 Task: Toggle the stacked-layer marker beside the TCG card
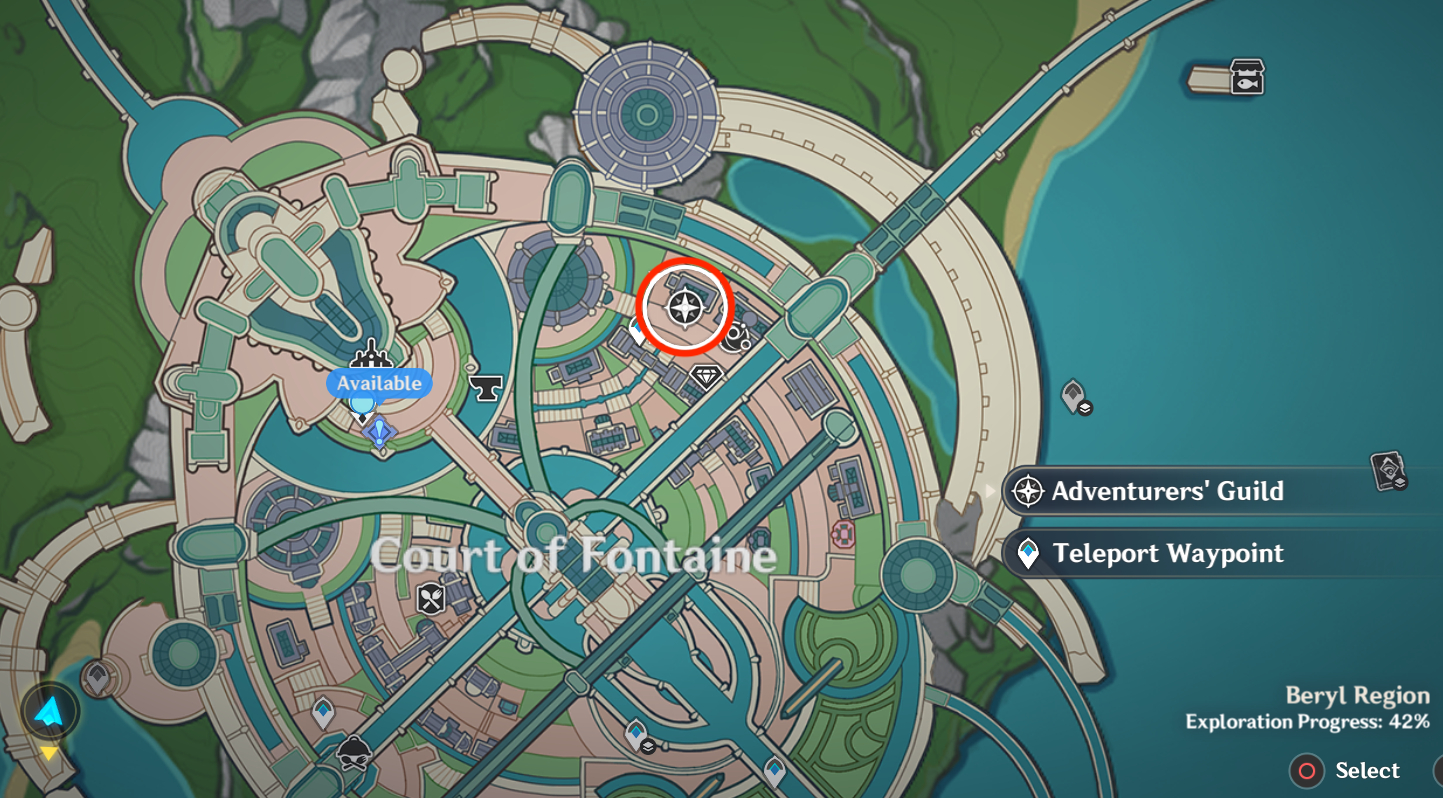(x=1400, y=483)
